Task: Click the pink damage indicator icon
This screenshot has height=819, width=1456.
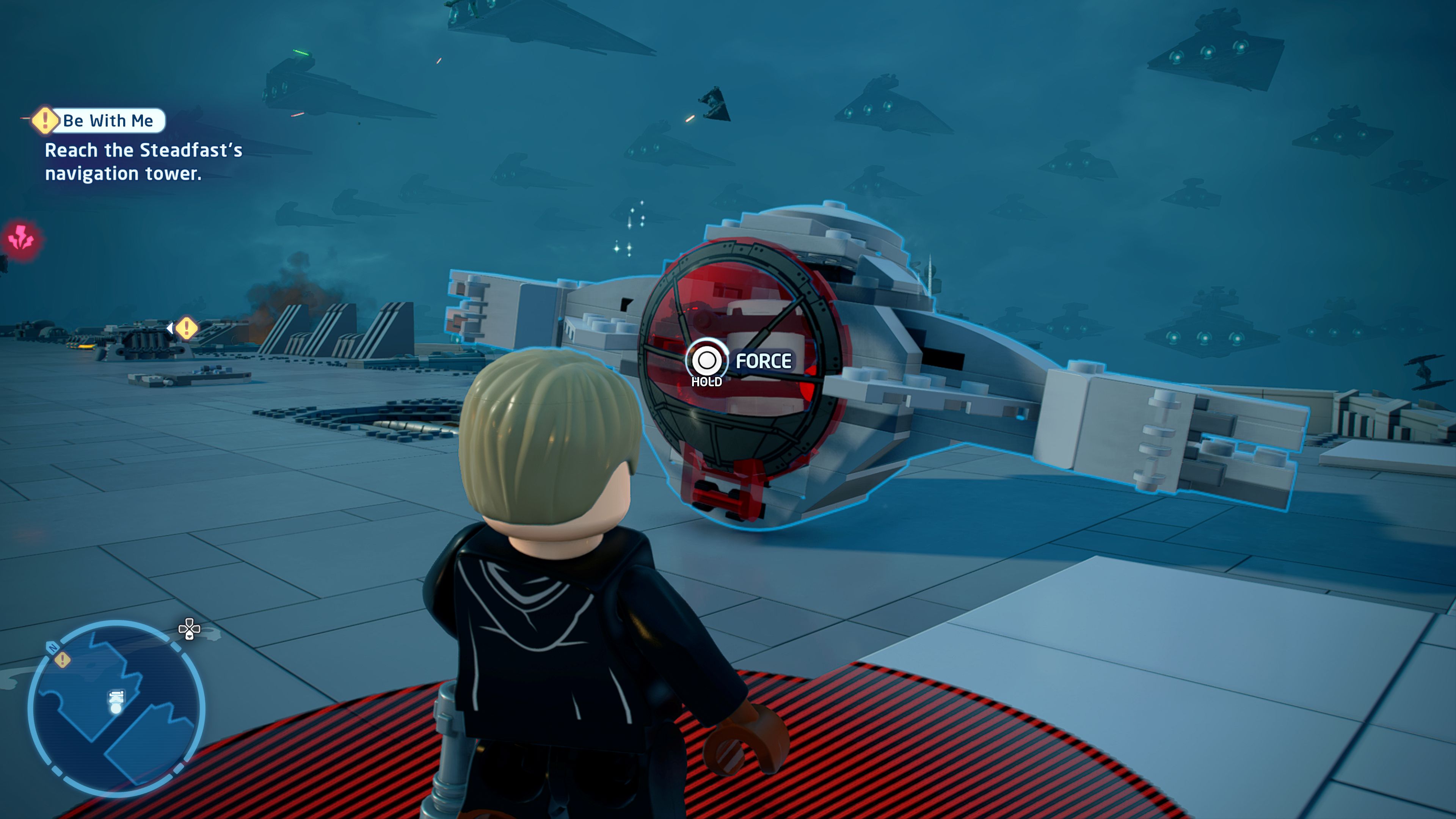Action: pyautogui.click(x=21, y=238)
